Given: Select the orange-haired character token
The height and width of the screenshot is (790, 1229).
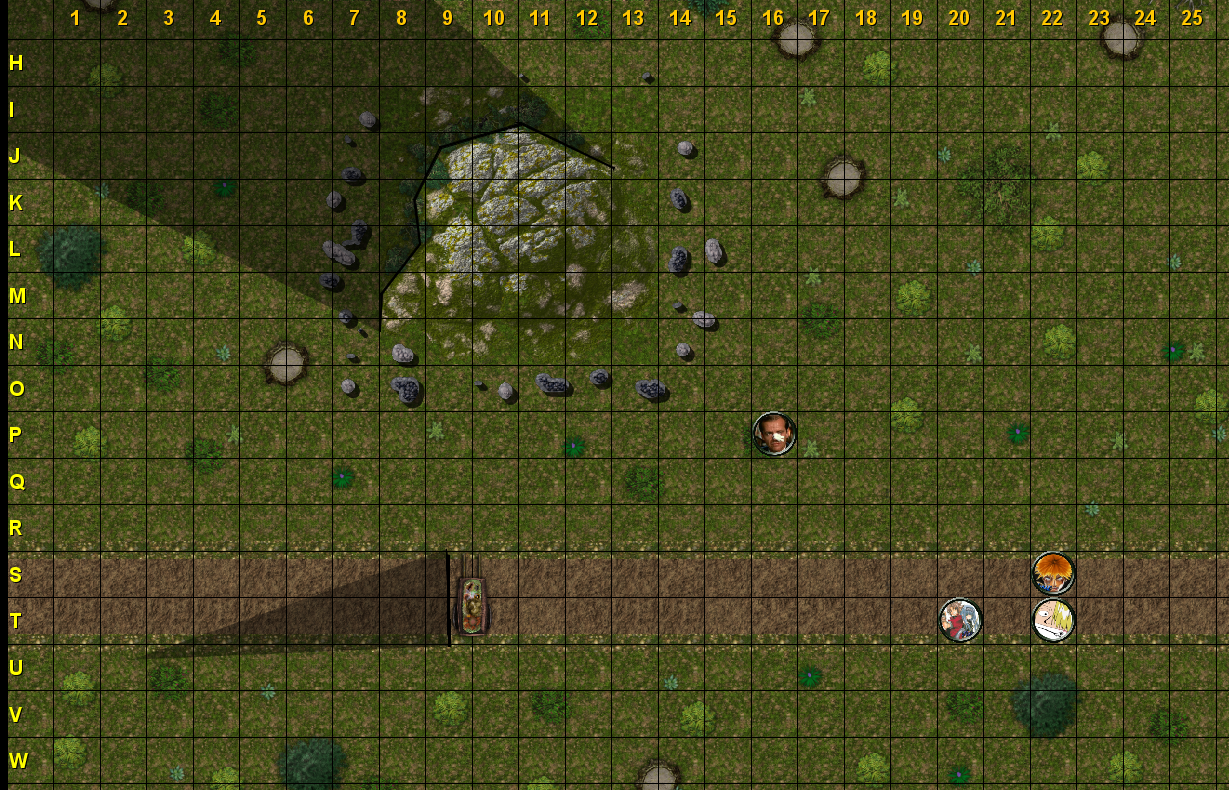Looking at the screenshot, I should click(1053, 573).
